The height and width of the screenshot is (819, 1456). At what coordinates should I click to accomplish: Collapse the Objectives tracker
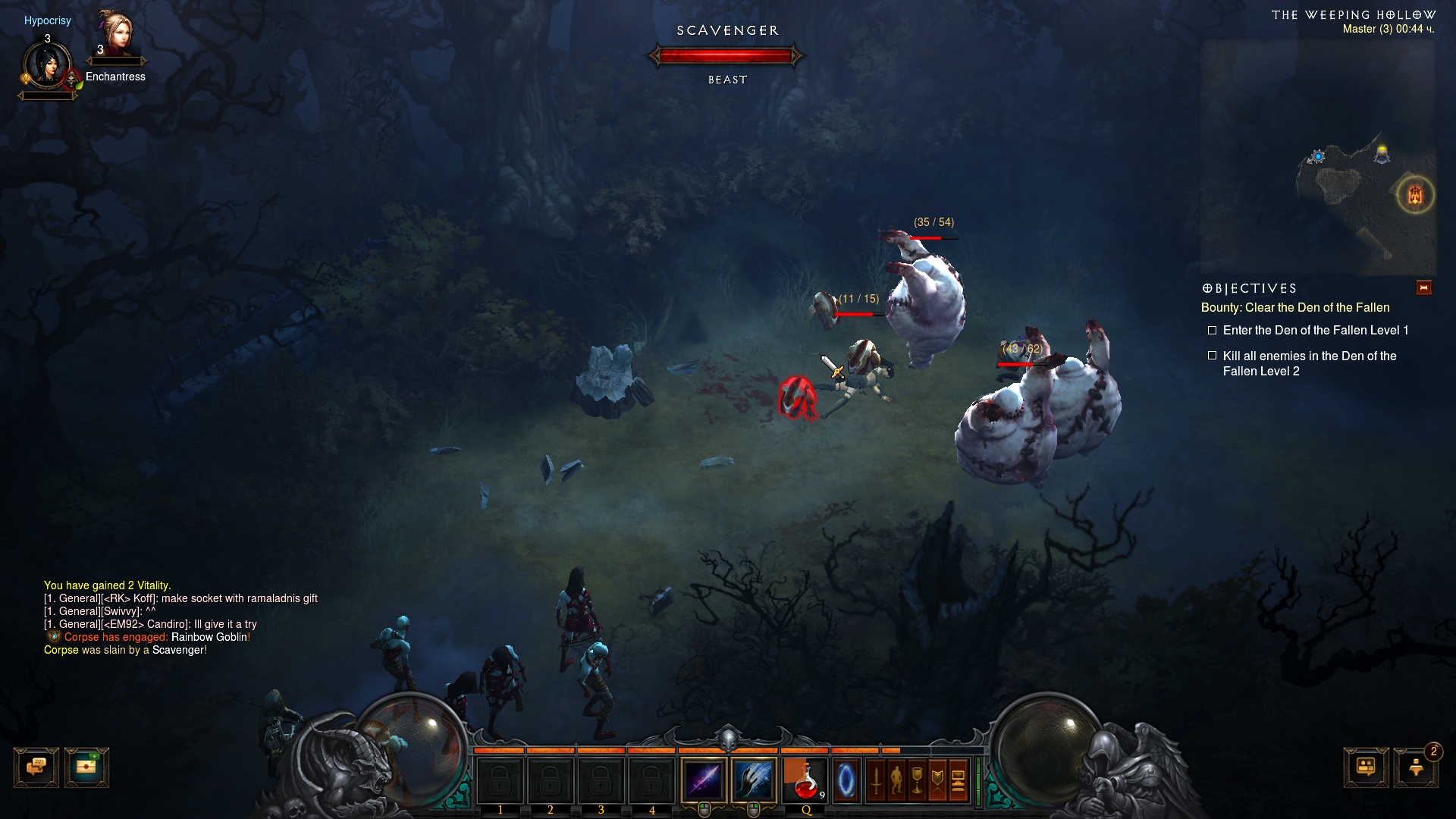[x=1423, y=288]
